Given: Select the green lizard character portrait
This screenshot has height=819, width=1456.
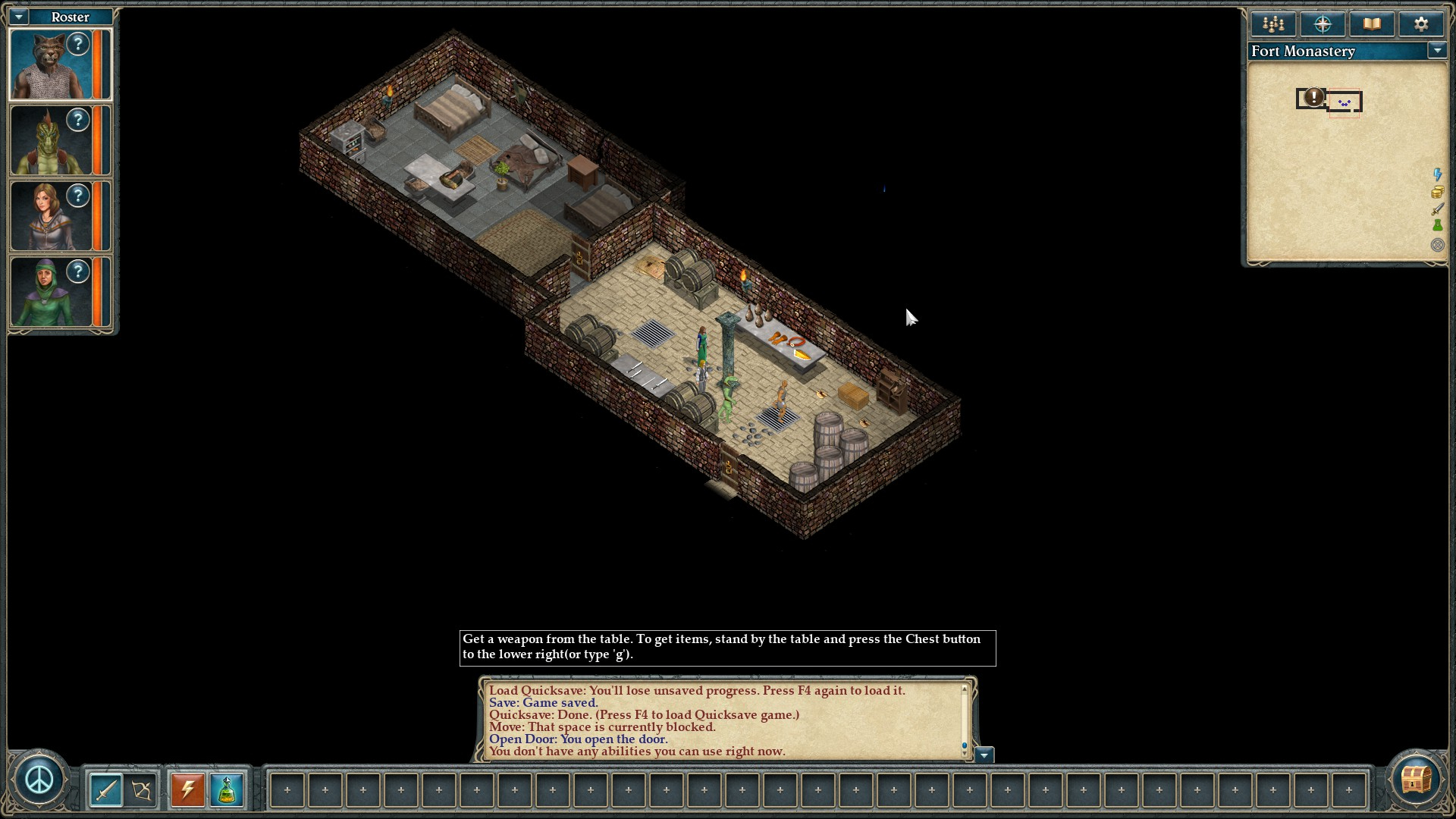Looking at the screenshot, I should pyautogui.click(x=51, y=141).
